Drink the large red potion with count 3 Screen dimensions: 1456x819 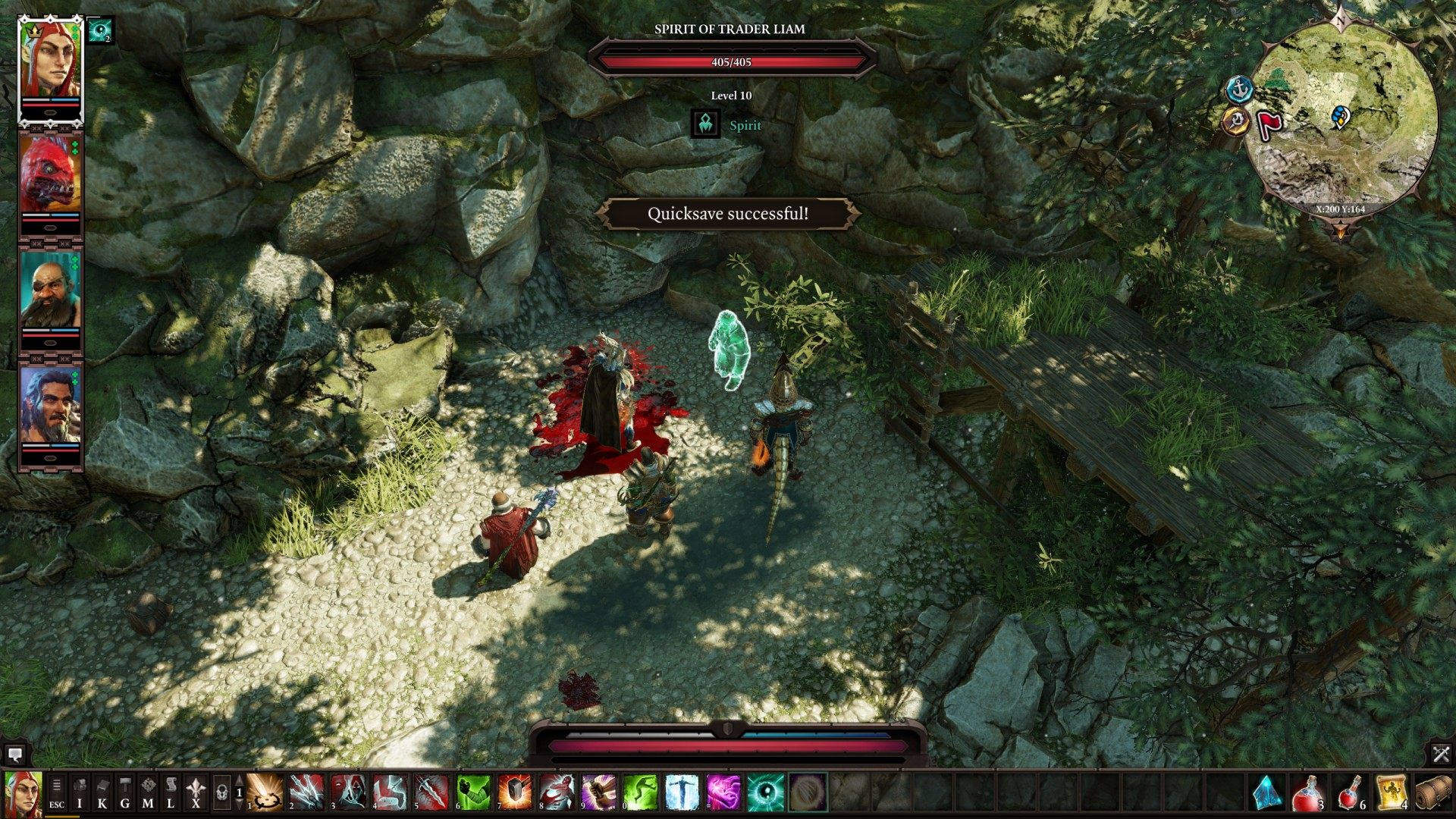pos(1309,792)
